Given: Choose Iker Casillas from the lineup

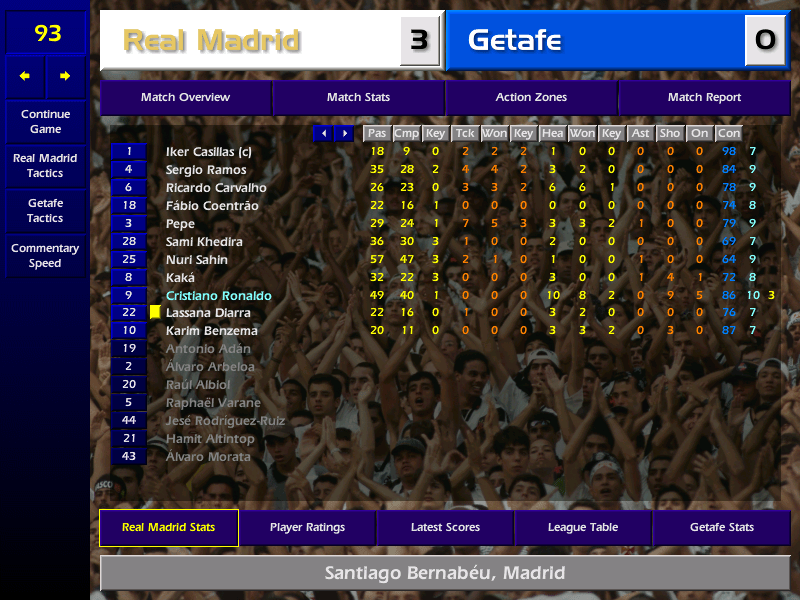Looking at the screenshot, I should (208, 152).
